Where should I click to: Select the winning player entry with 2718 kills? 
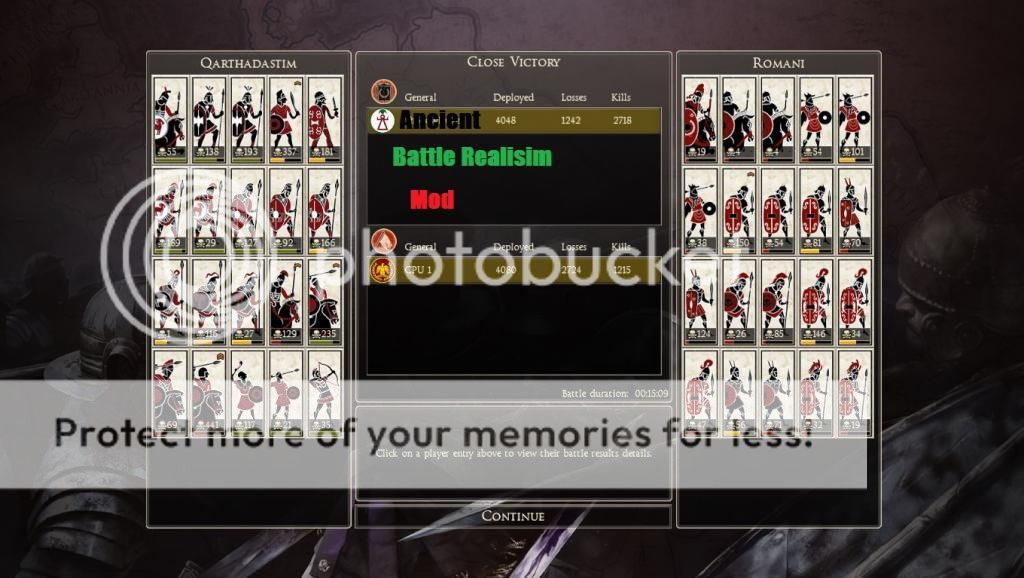[514, 121]
